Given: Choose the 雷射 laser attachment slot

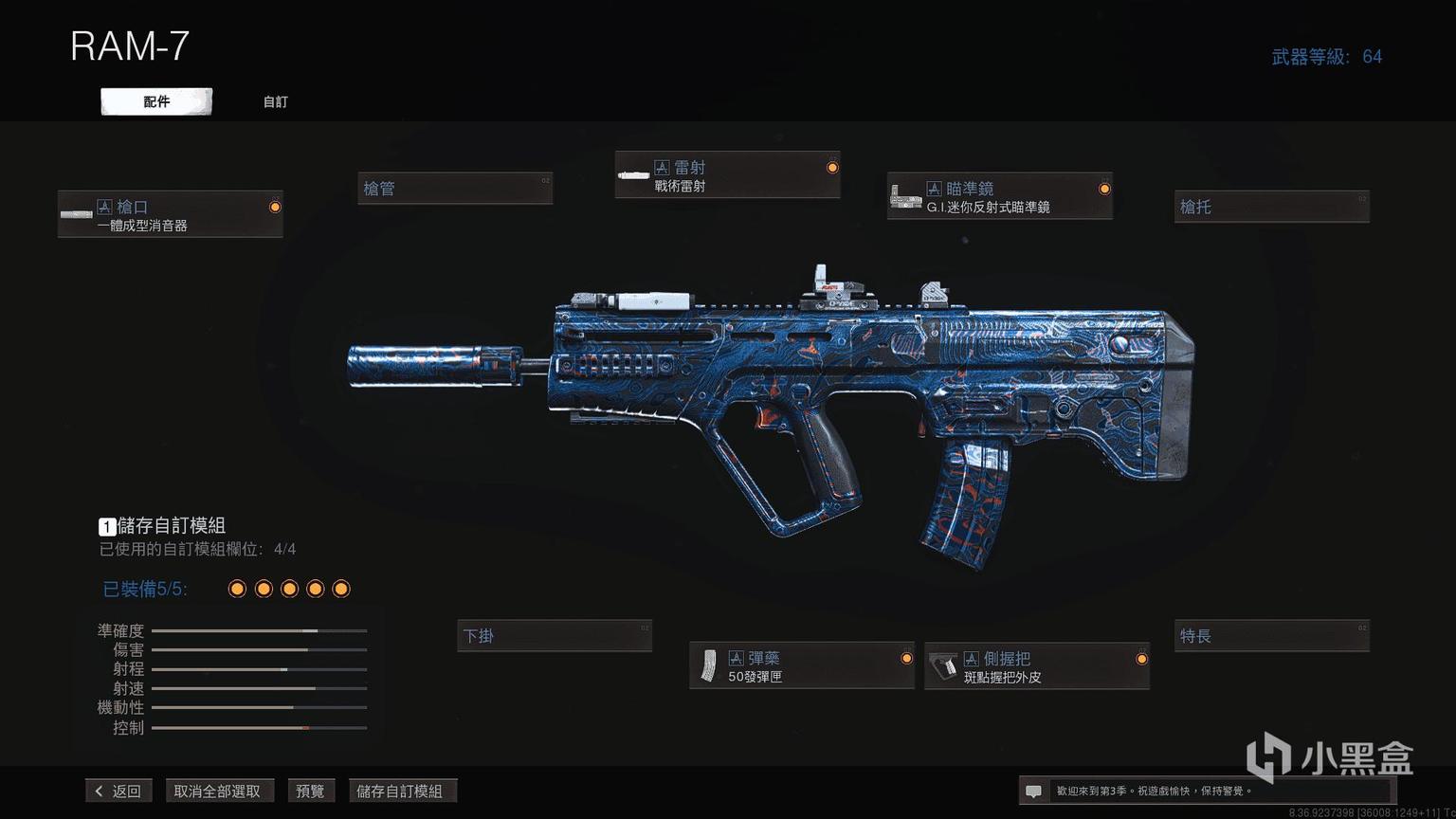Looking at the screenshot, I should coord(727,175).
